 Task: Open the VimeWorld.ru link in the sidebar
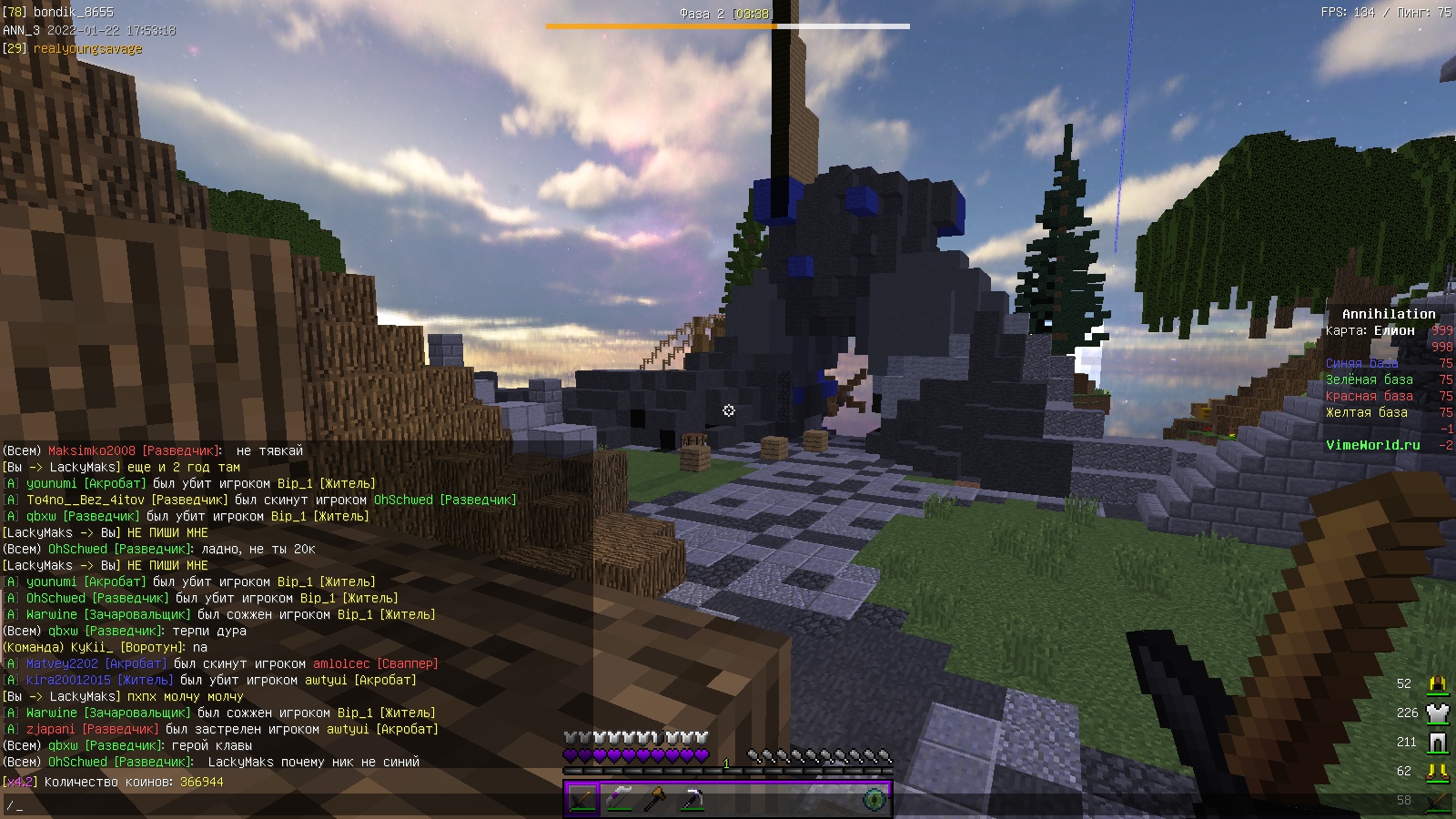[x=1372, y=446]
